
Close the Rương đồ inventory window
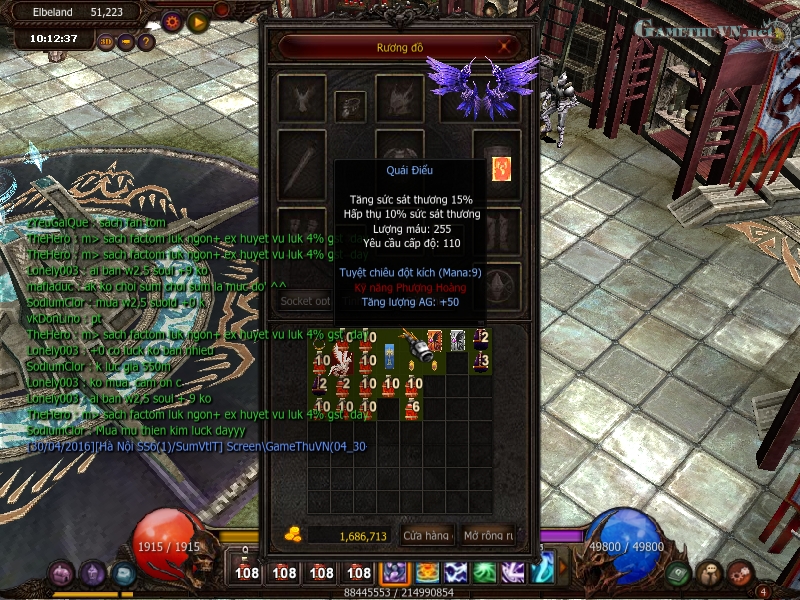click(507, 46)
